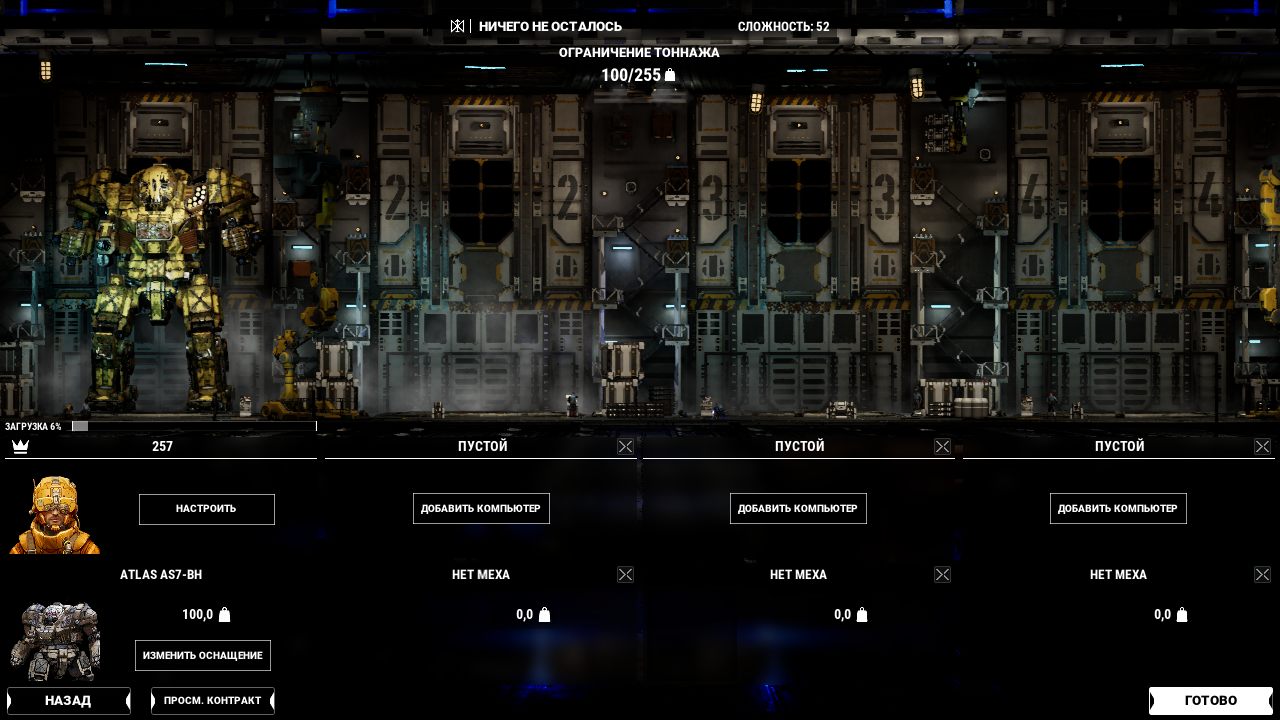Screen dimensions: 1280x720
Task: View contract via ПРОСМ. КОНТРАКТ
Action: [212, 701]
